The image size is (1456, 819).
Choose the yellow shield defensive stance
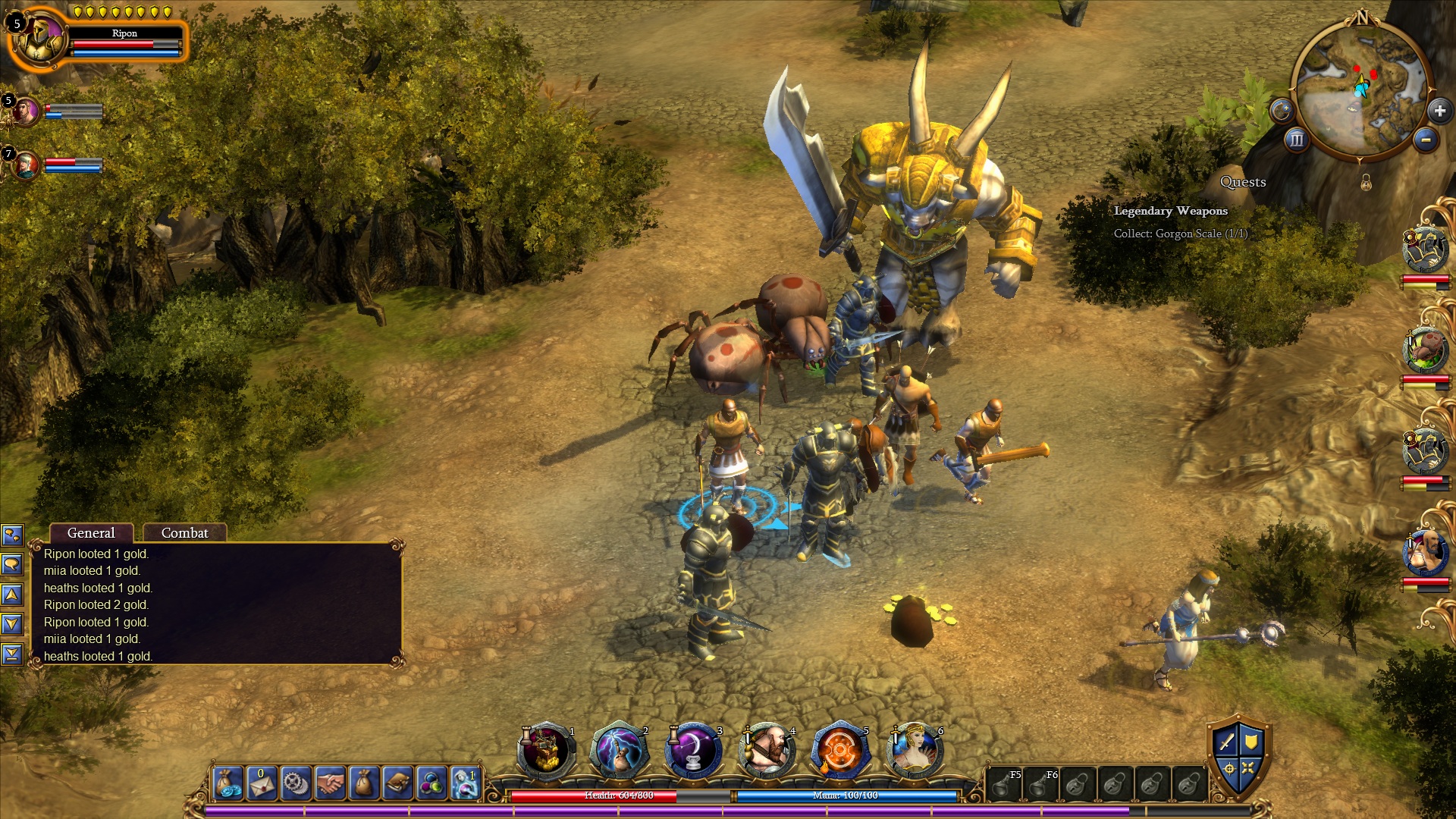click(x=1251, y=742)
